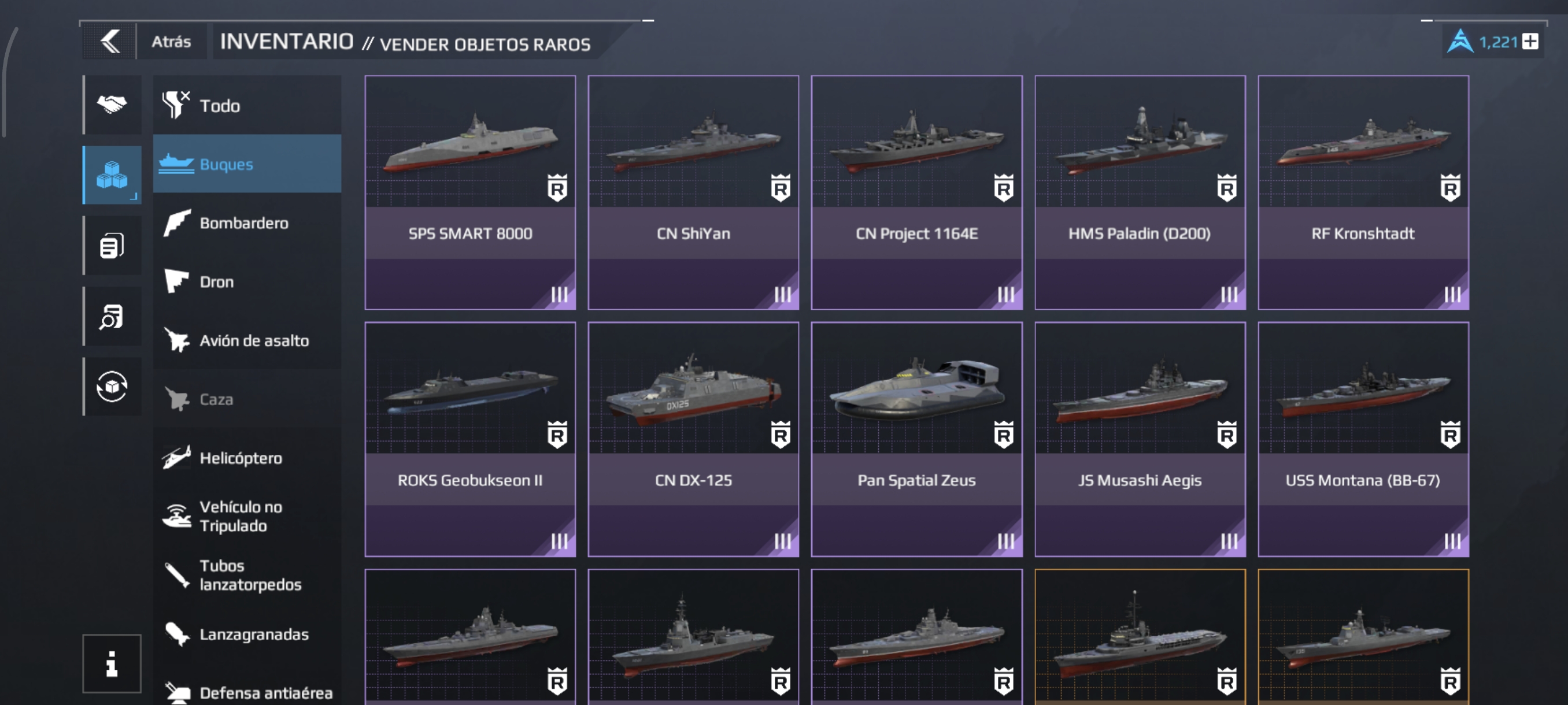Open the trade handshake panel
The image size is (1568, 705).
click(112, 105)
